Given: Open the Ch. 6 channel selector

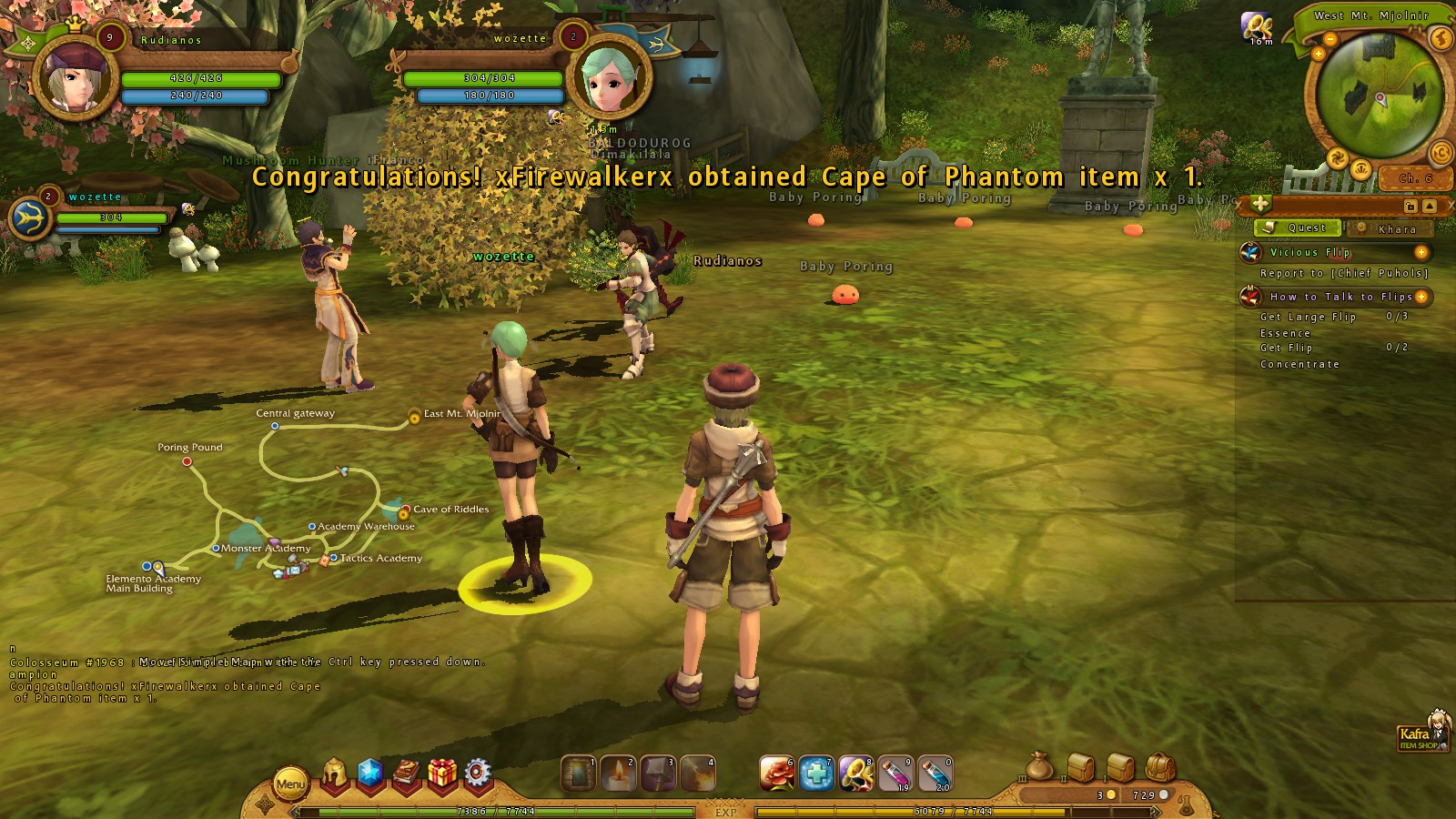Looking at the screenshot, I should click(x=1413, y=178).
